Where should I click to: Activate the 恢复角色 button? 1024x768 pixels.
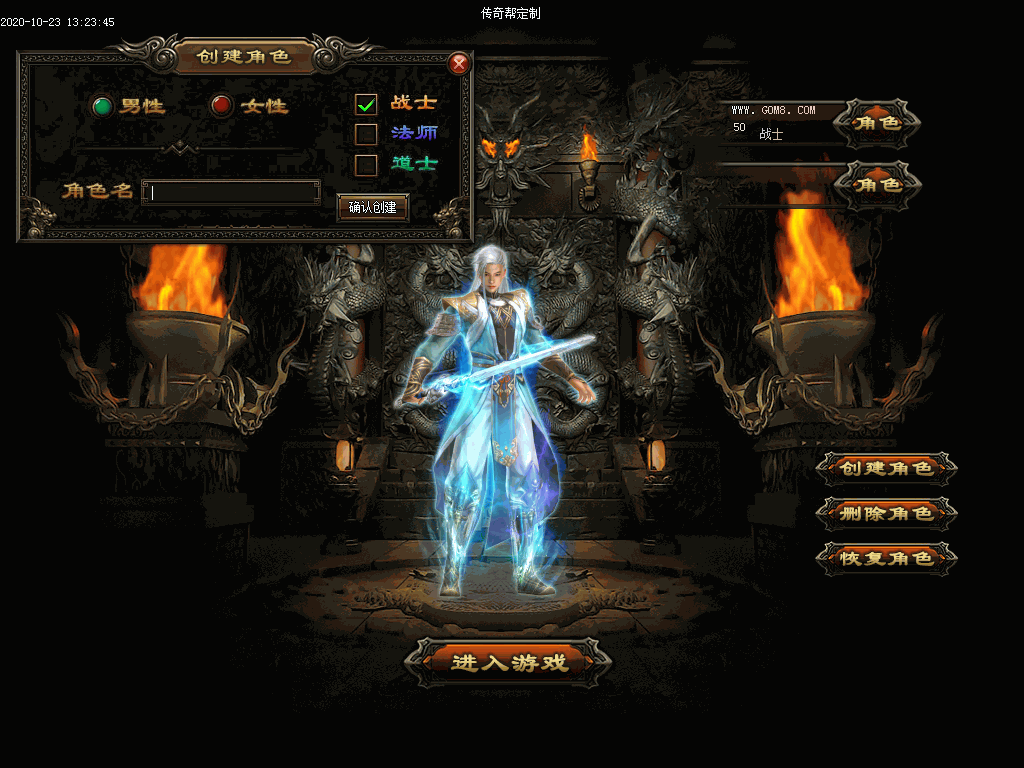[x=886, y=558]
